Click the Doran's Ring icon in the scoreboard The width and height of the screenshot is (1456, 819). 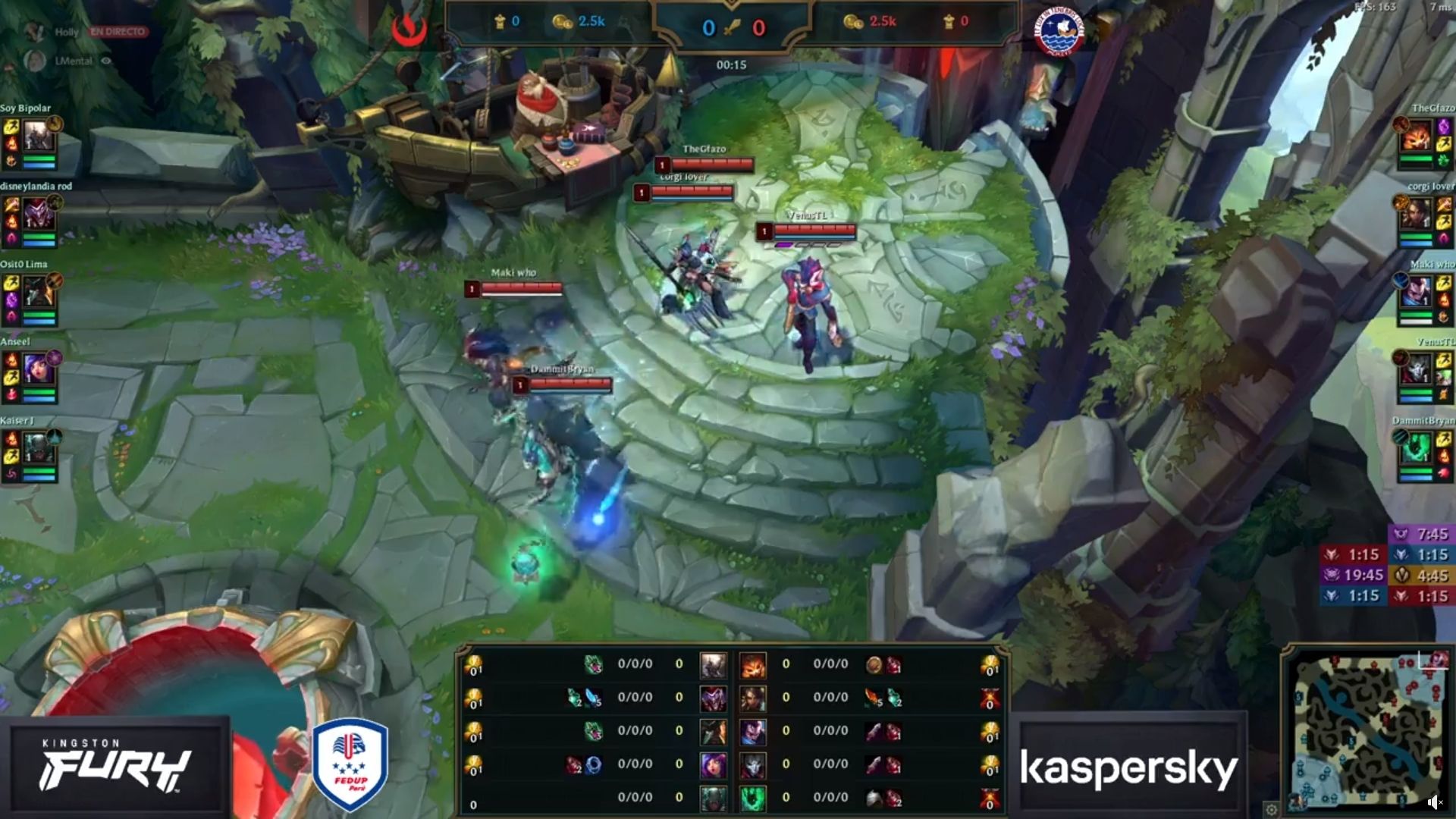pyautogui.click(x=593, y=765)
